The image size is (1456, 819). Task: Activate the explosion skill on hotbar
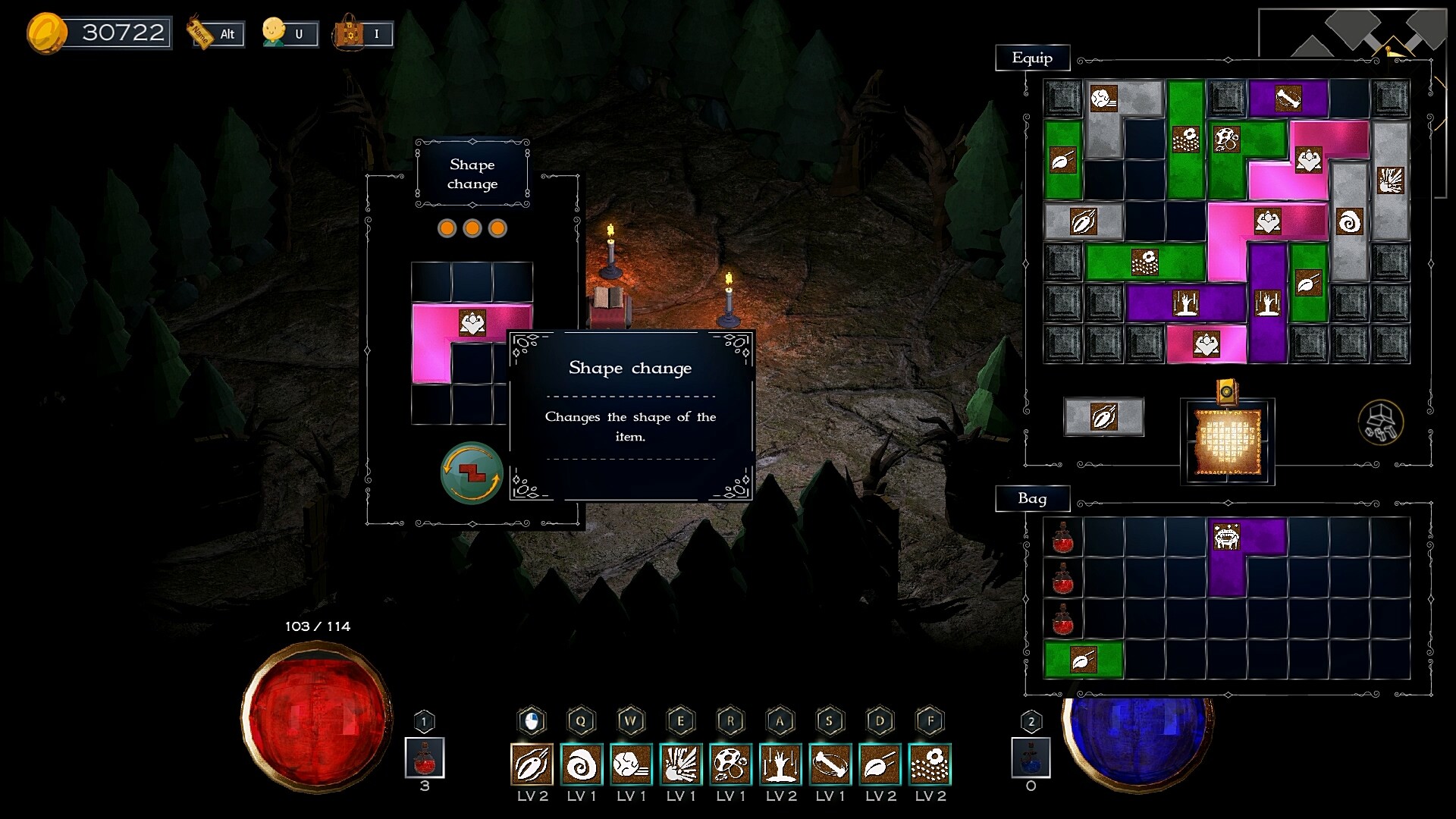tap(681, 764)
